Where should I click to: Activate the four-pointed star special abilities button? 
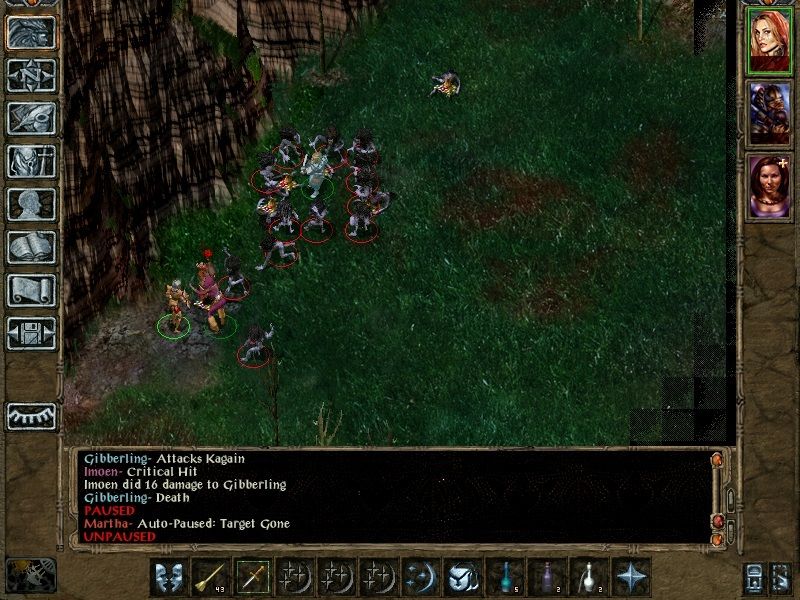pyautogui.click(x=631, y=577)
